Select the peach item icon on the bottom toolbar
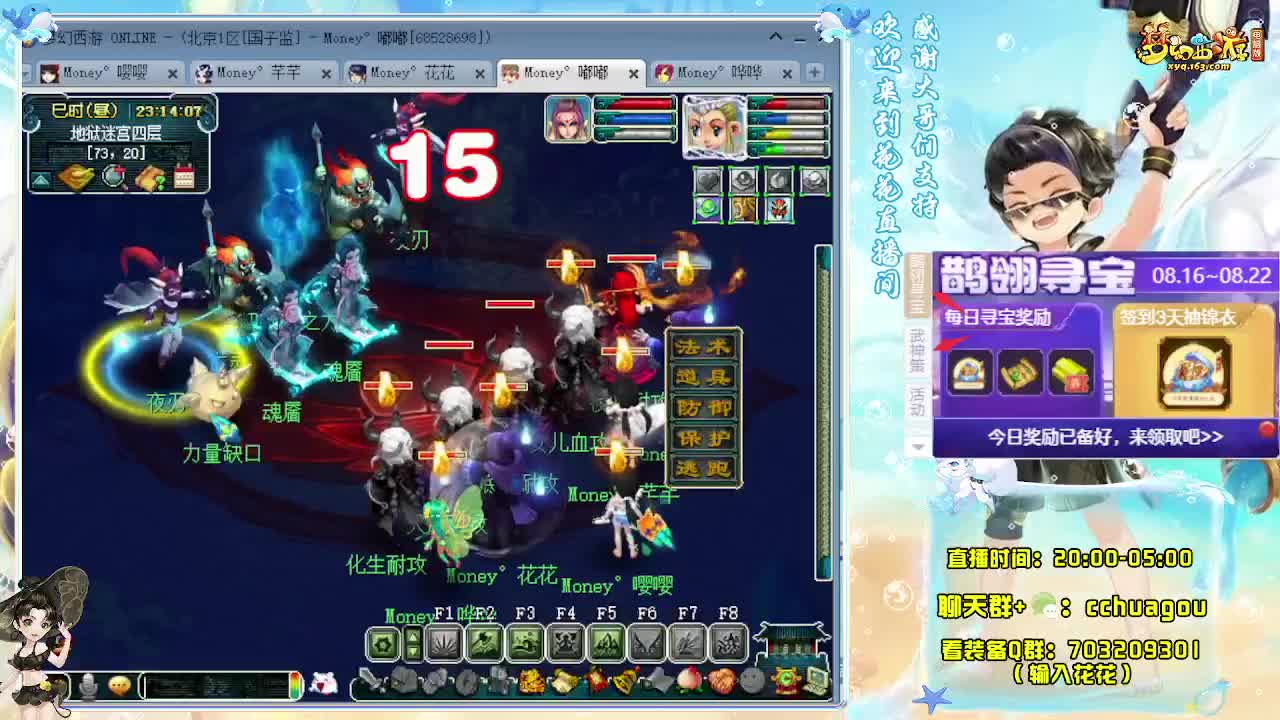This screenshot has height=720, width=1280. tap(688, 682)
